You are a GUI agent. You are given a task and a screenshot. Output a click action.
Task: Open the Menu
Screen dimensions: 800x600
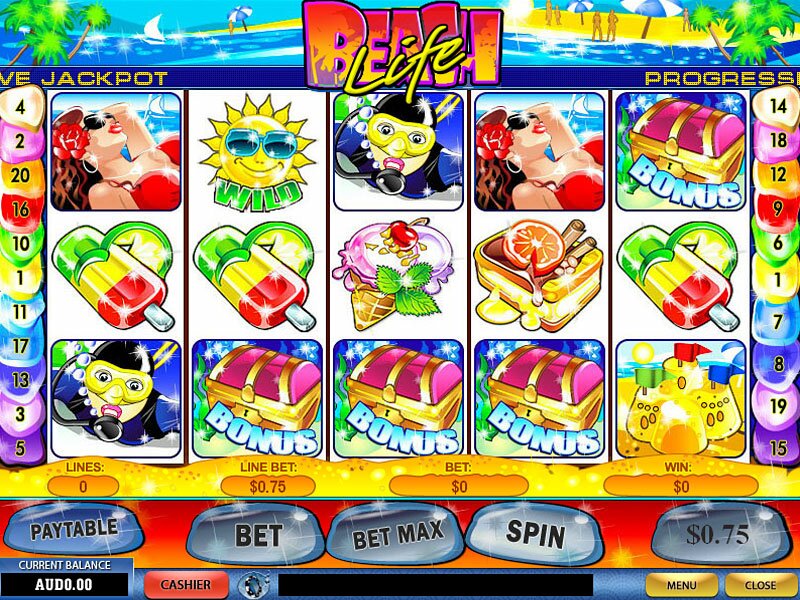(682, 583)
